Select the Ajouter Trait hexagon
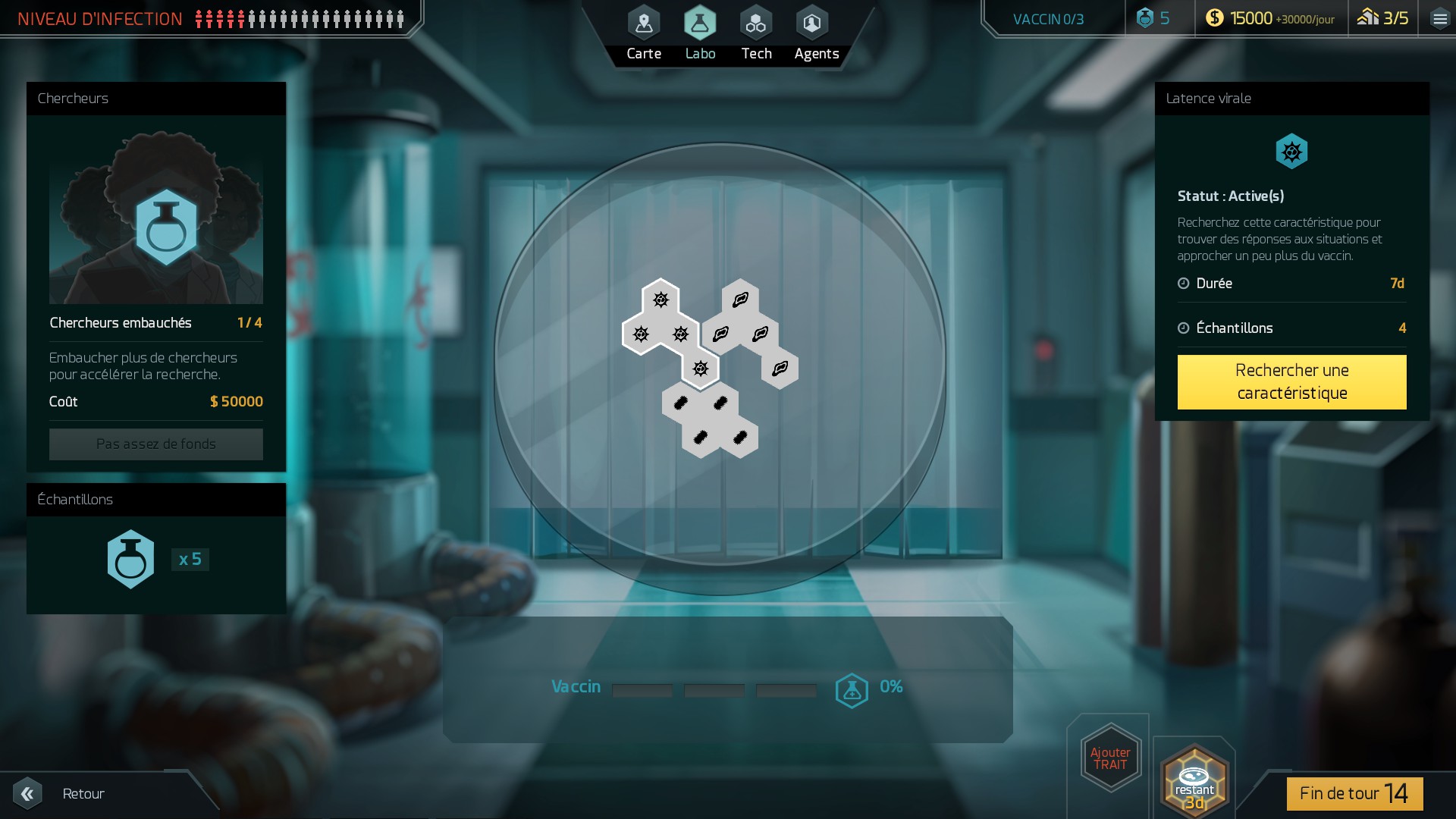This screenshot has height=819, width=1456. [x=1110, y=758]
